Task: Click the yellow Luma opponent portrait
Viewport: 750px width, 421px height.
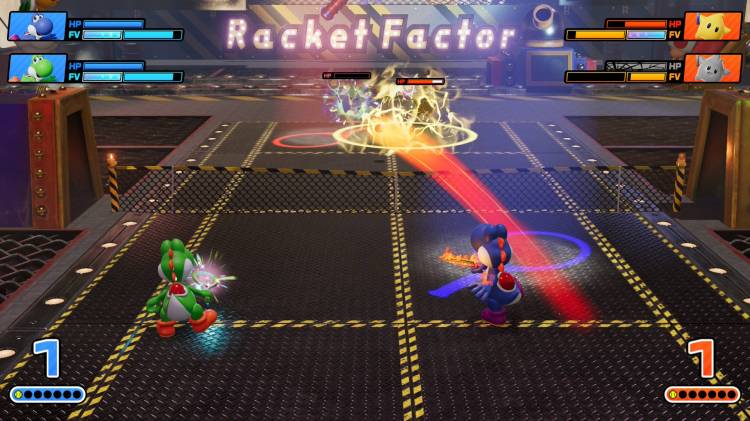Action: pyautogui.click(x=713, y=26)
